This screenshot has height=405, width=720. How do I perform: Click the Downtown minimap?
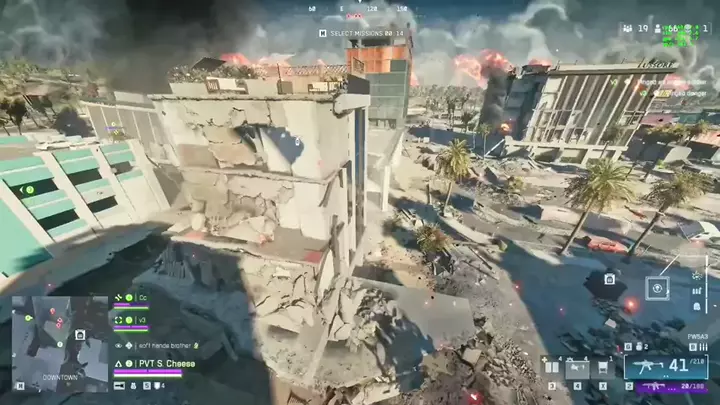(59, 341)
